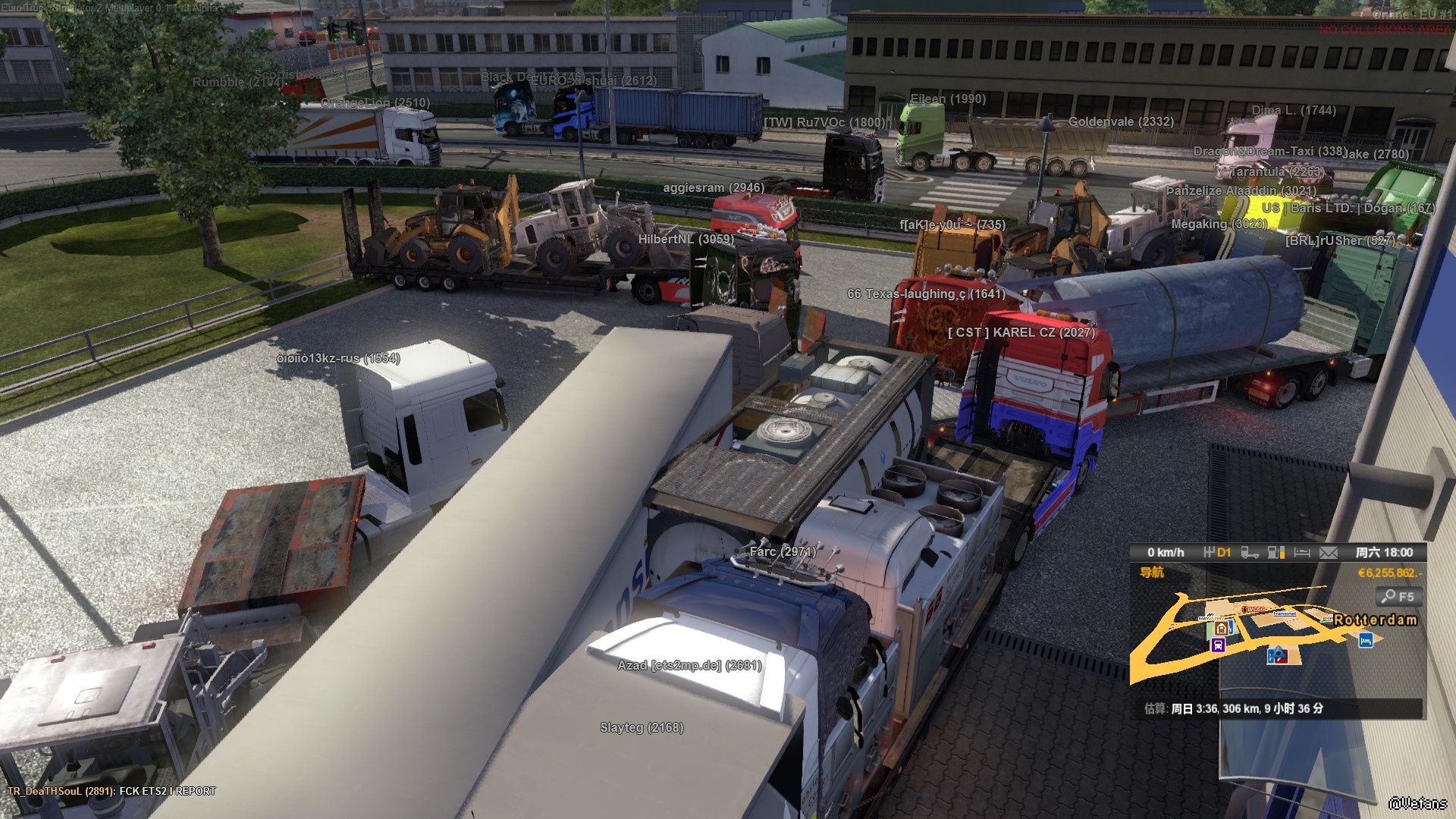Switch to the 导航 navigation tab
This screenshot has width=1456, height=819.
[x=1152, y=573]
